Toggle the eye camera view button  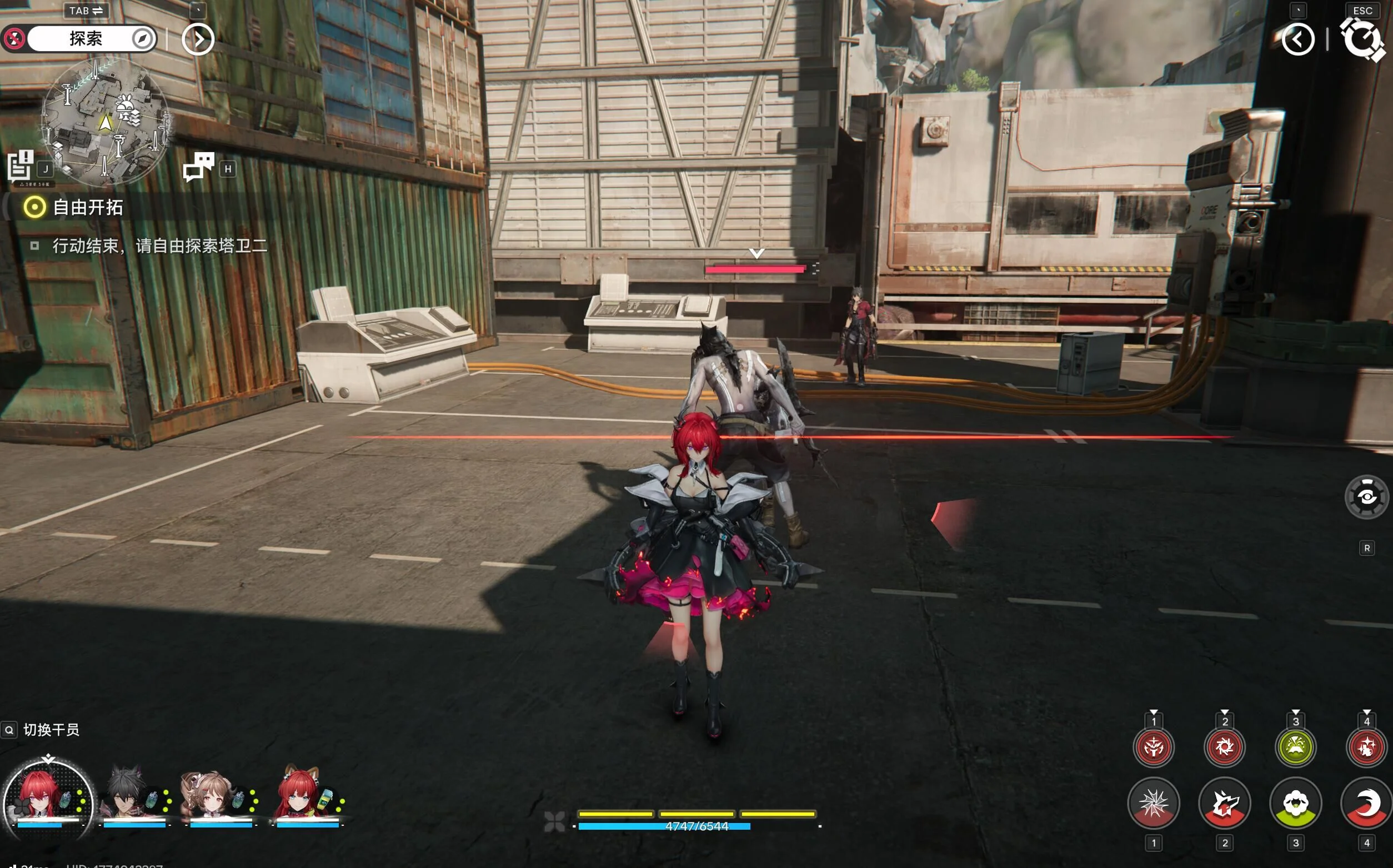1366,497
